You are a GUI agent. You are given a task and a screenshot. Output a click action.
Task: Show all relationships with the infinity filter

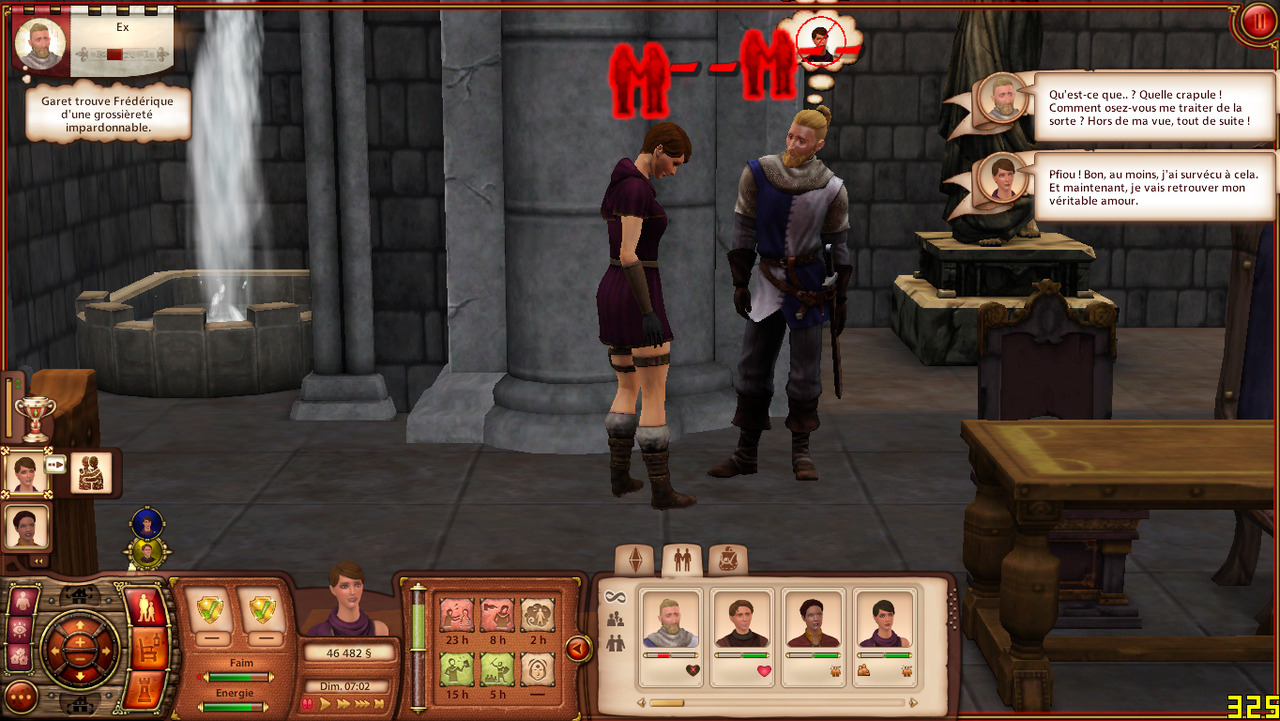click(615, 597)
